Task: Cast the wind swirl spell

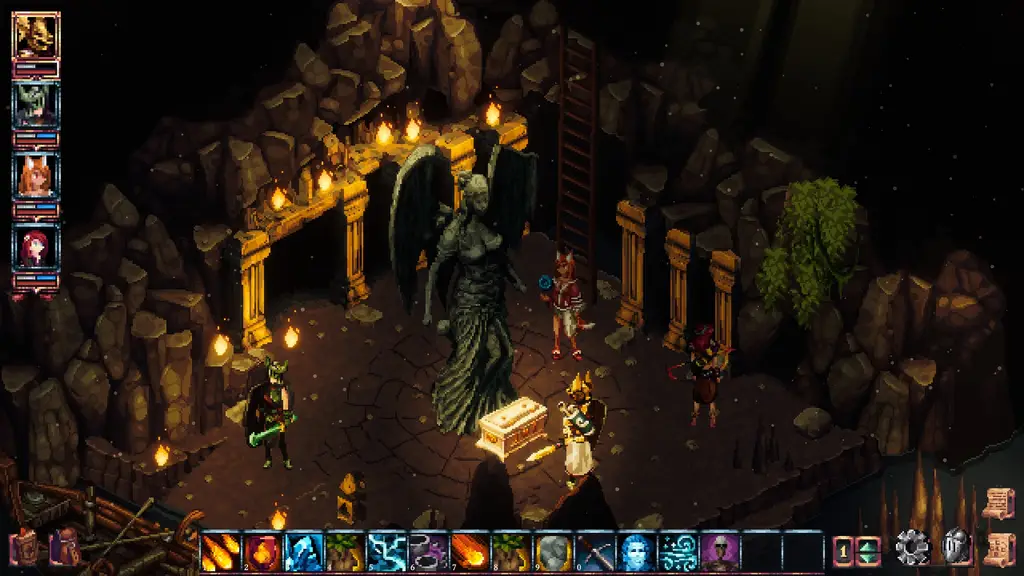Action: (x=677, y=551)
